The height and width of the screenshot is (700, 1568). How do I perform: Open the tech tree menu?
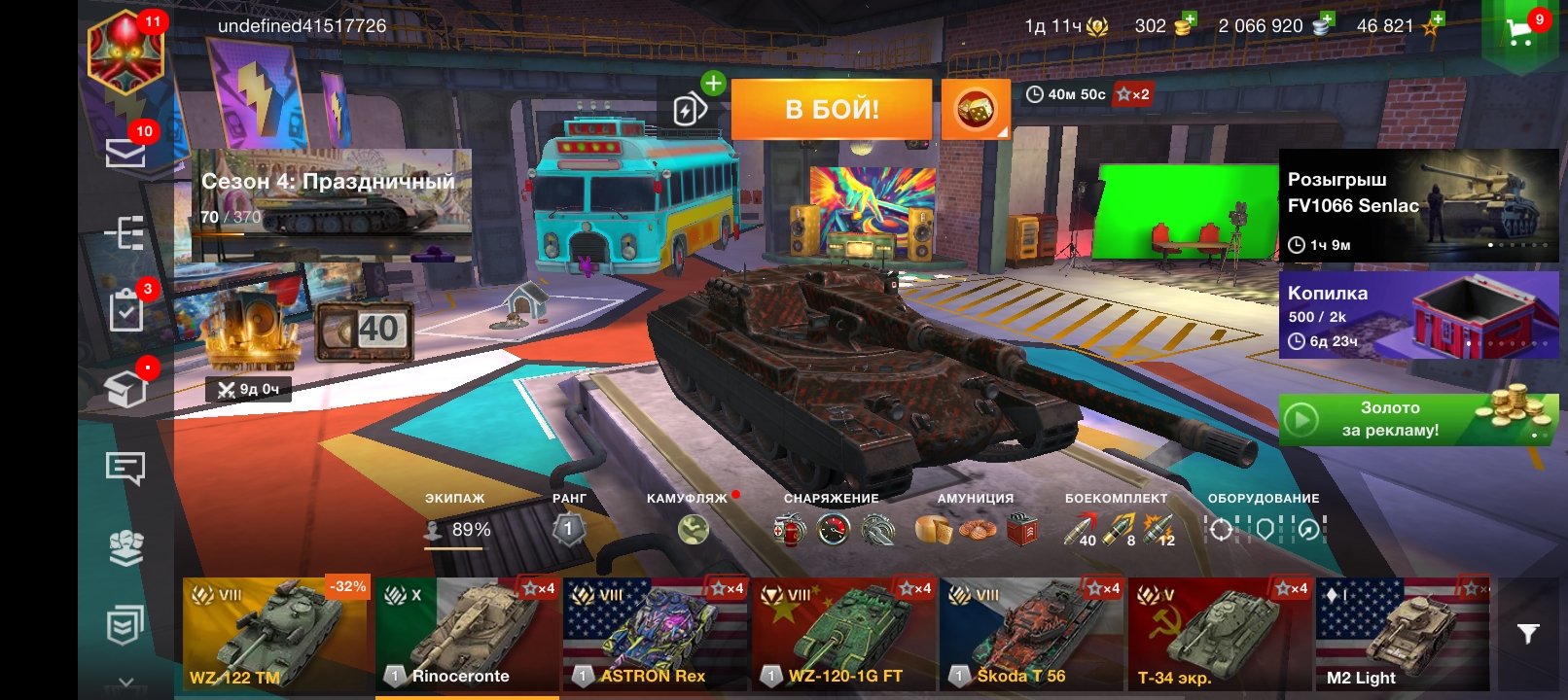point(125,233)
